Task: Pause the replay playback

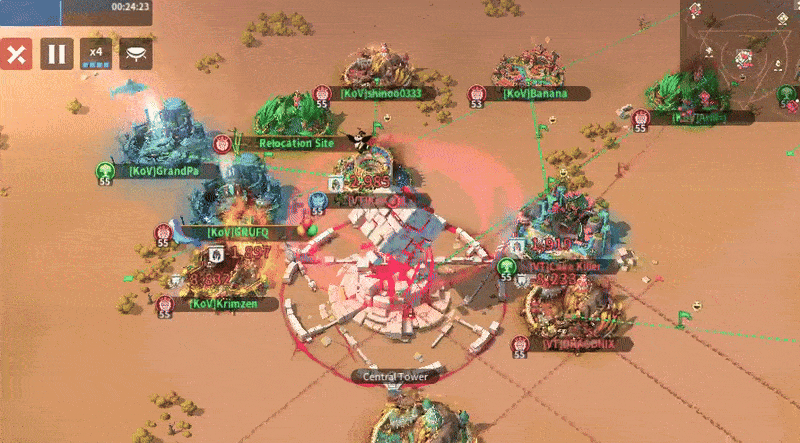Action: click(56, 54)
